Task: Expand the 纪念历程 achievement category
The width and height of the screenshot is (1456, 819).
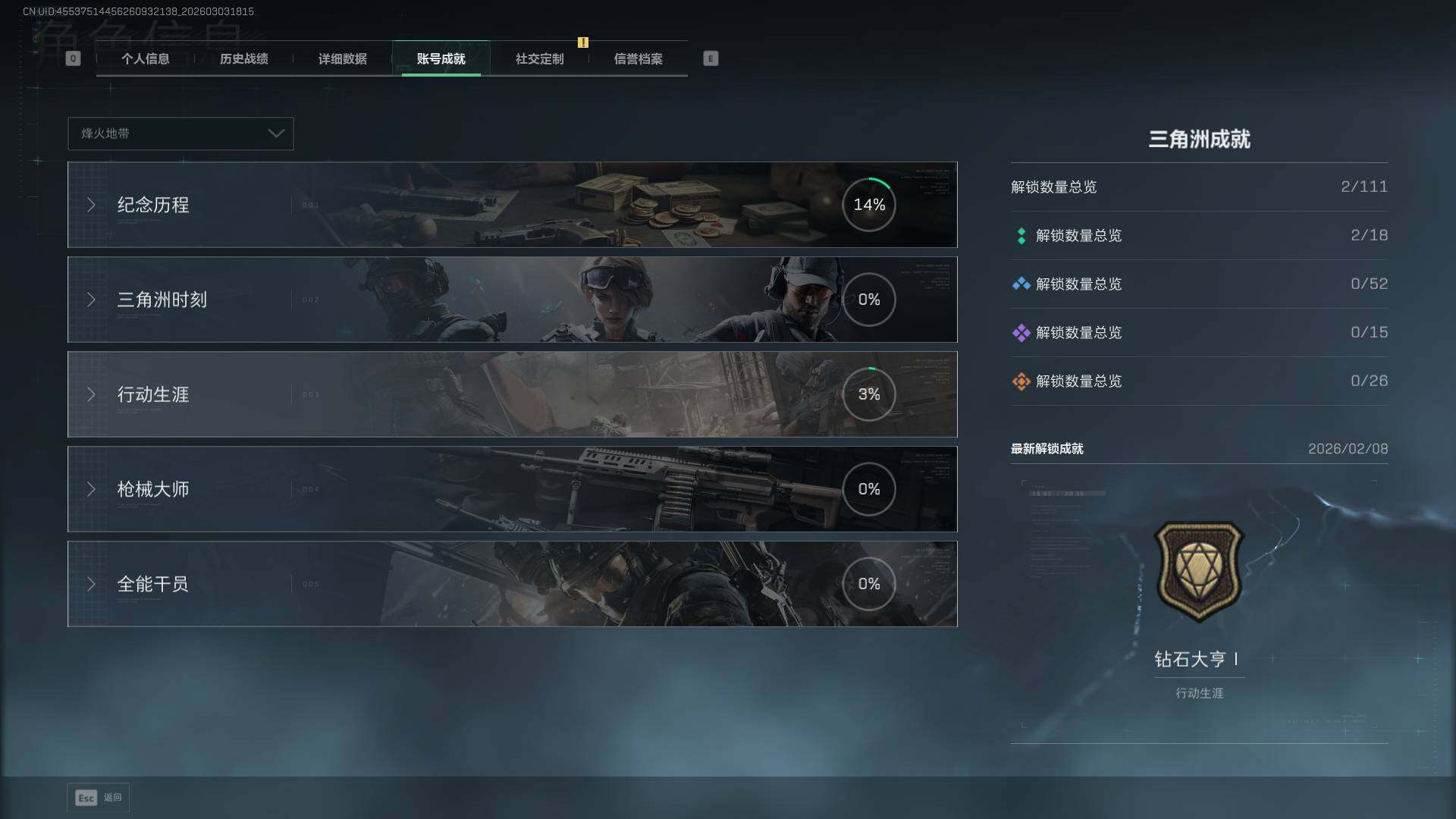Action: click(512, 205)
